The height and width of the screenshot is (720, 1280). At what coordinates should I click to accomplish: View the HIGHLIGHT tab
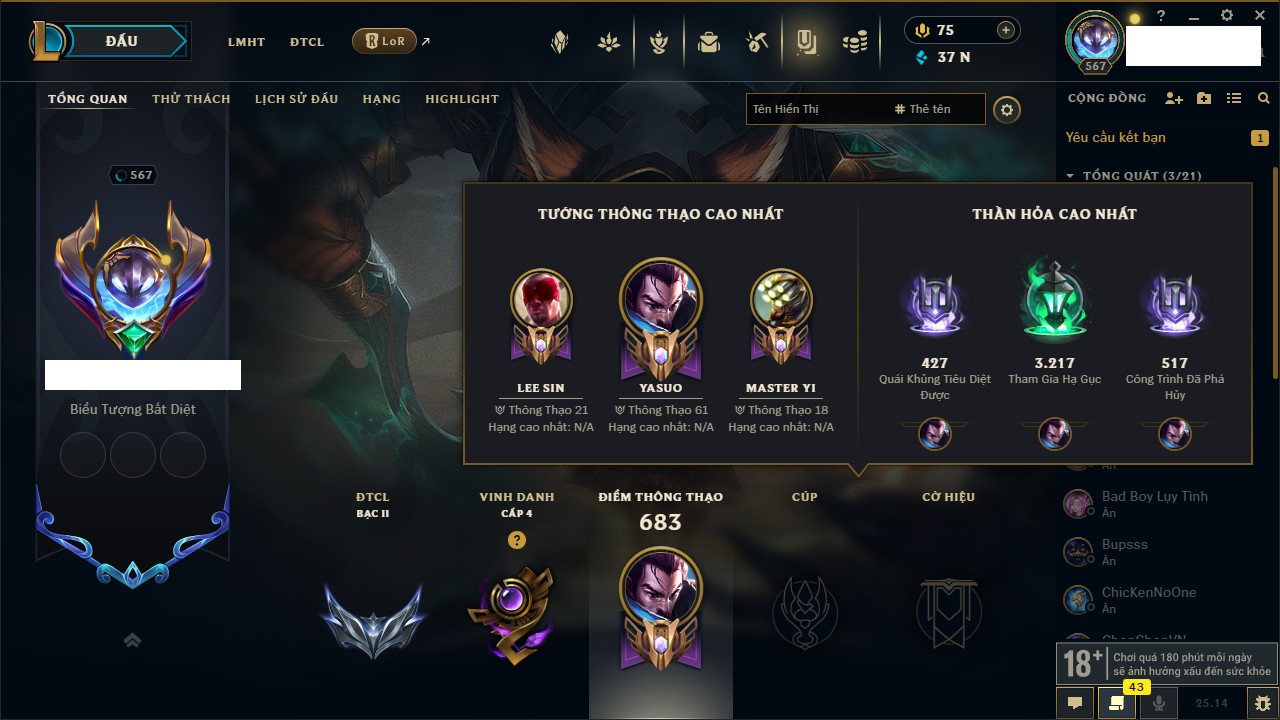[461, 99]
